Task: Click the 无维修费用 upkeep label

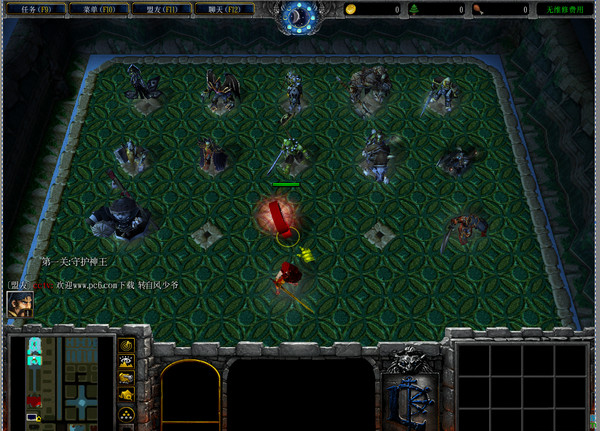Action: [x=564, y=9]
